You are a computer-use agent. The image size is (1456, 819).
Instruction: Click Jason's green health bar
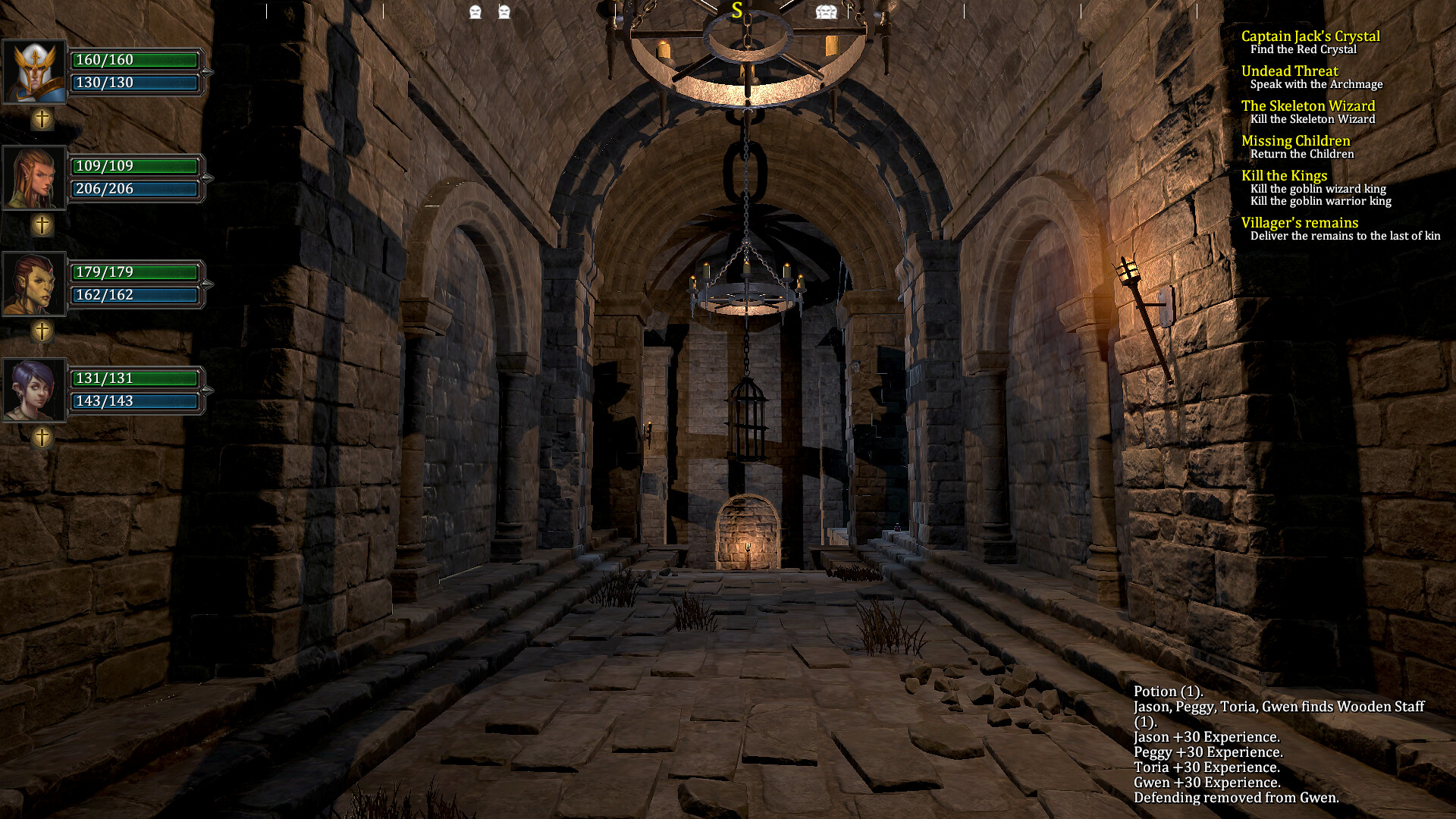click(135, 60)
